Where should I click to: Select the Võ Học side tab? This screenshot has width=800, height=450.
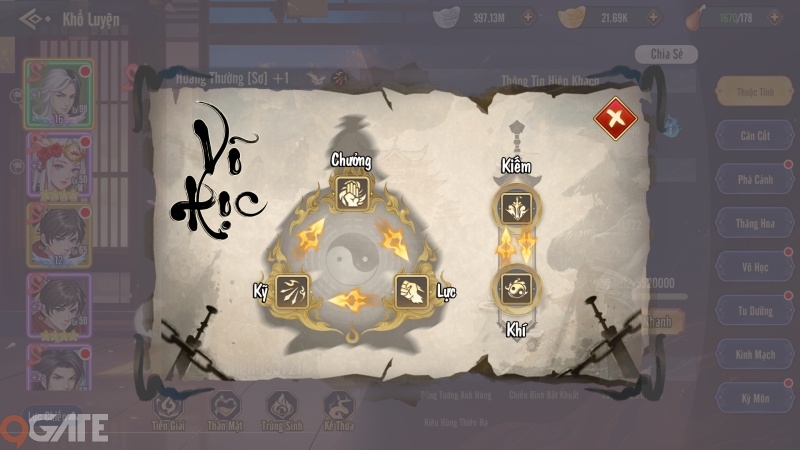(x=755, y=267)
